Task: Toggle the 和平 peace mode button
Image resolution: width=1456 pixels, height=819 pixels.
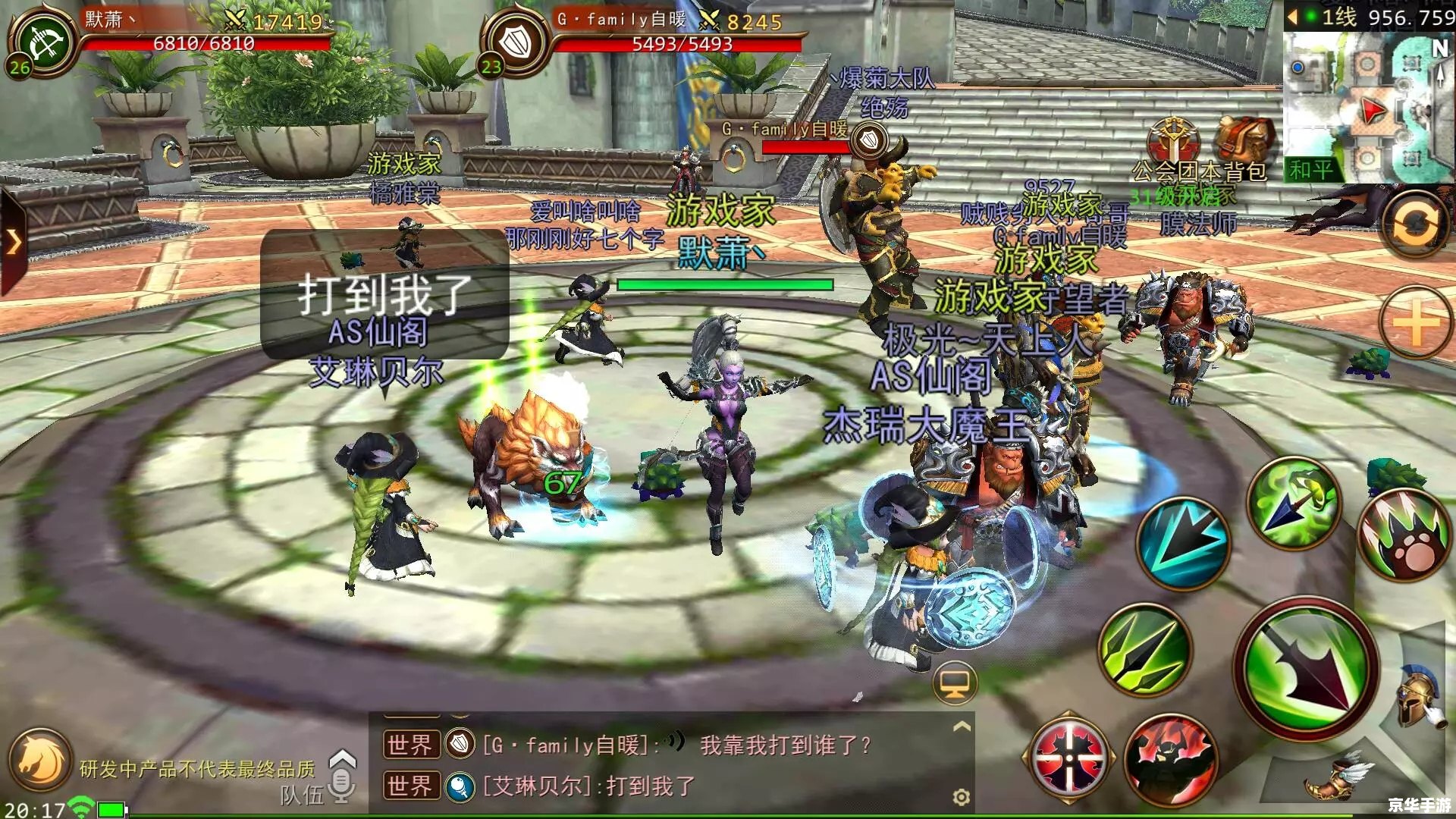Action: (1311, 170)
